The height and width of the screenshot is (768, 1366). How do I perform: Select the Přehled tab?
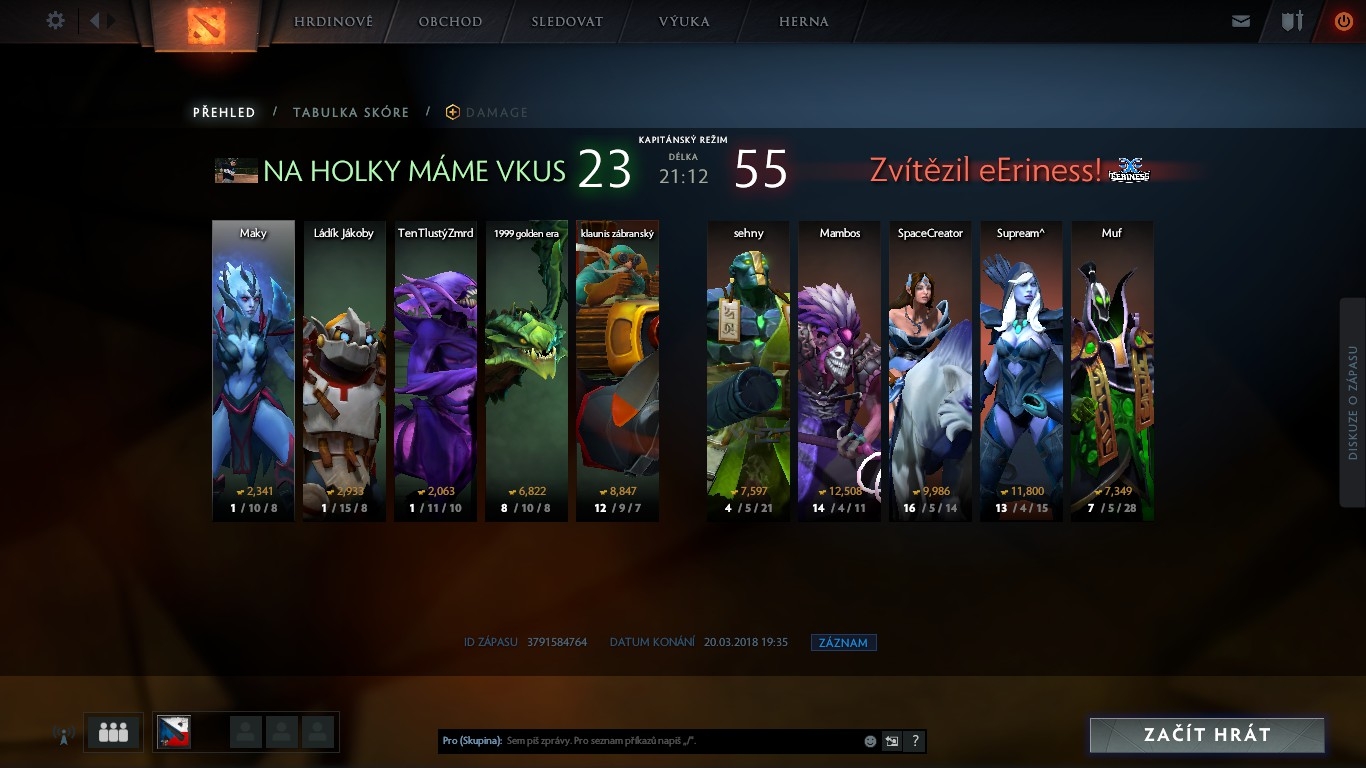tap(224, 113)
